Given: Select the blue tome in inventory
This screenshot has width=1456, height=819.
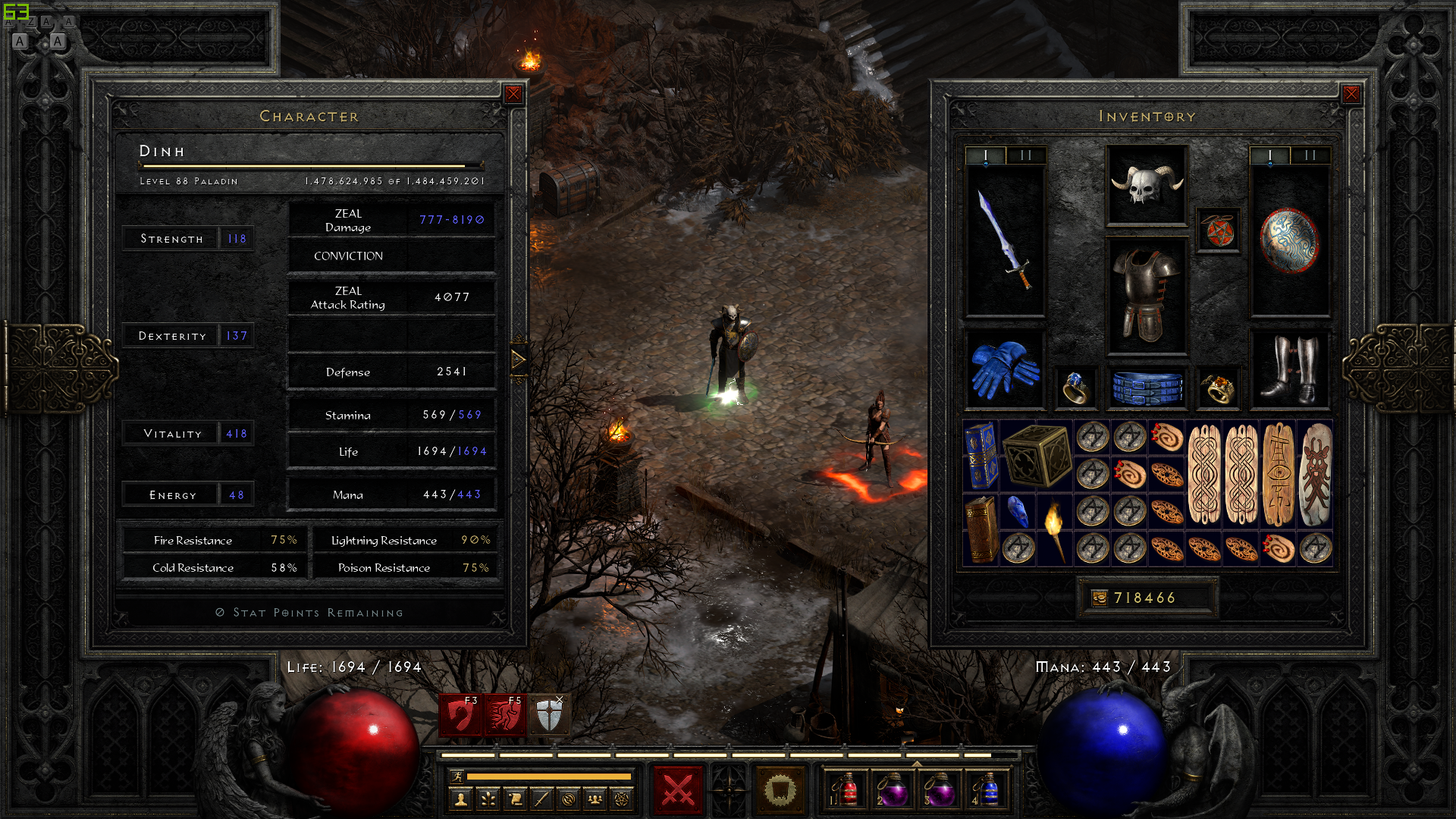Looking at the screenshot, I should click(x=981, y=455).
